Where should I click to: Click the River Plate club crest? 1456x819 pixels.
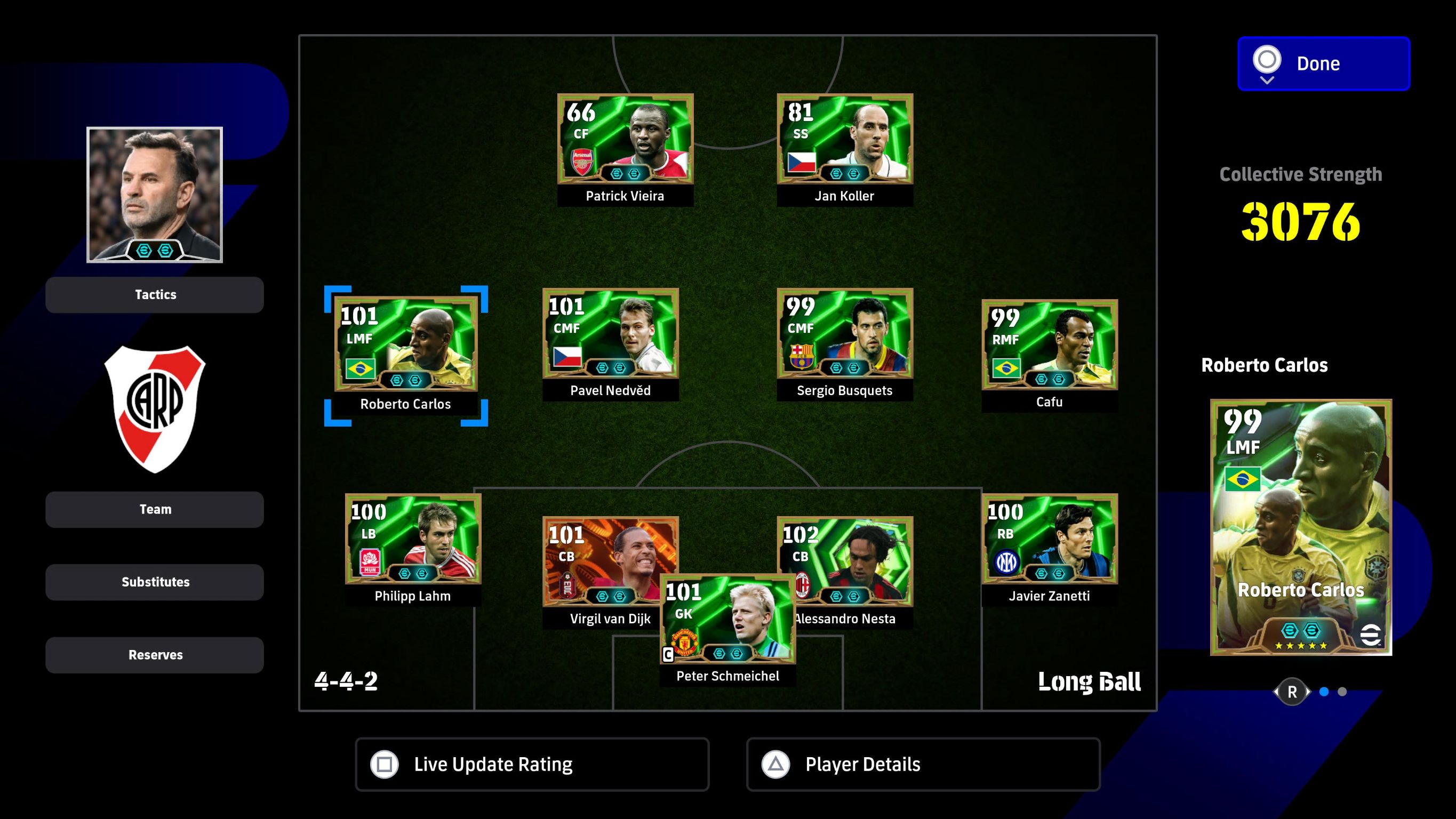[x=154, y=408]
